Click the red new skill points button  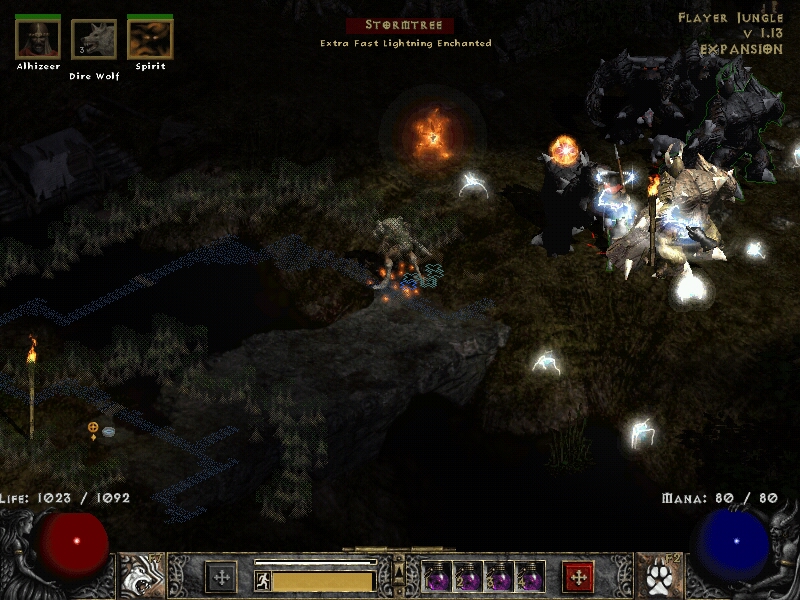(x=578, y=577)
